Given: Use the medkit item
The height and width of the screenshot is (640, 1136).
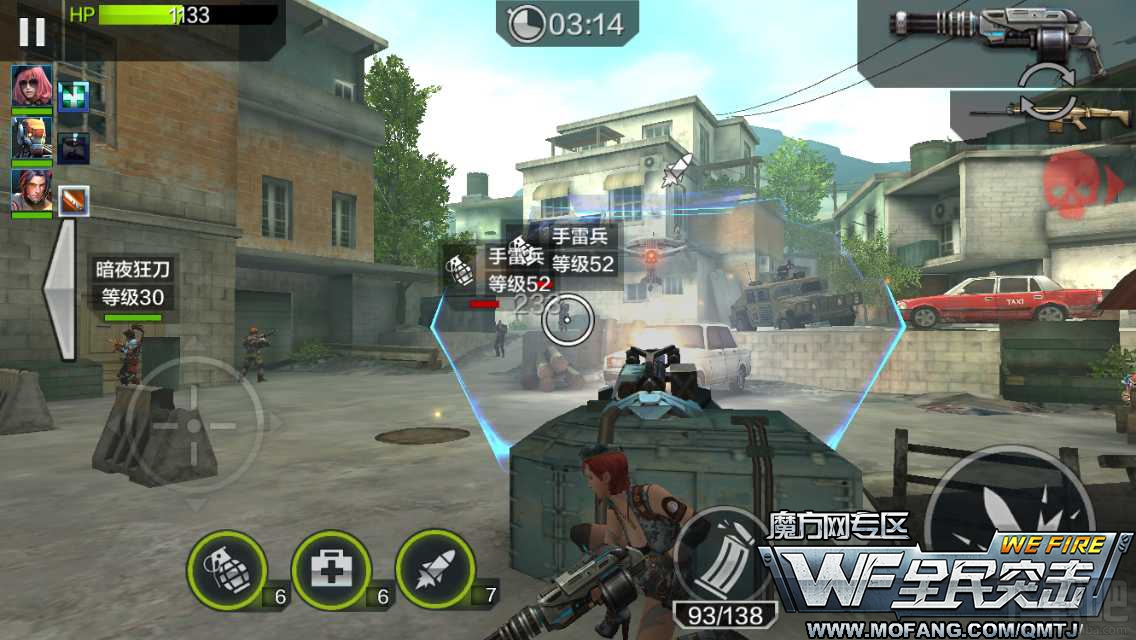Looking at the screenshot, I should (x=331, y=571).
